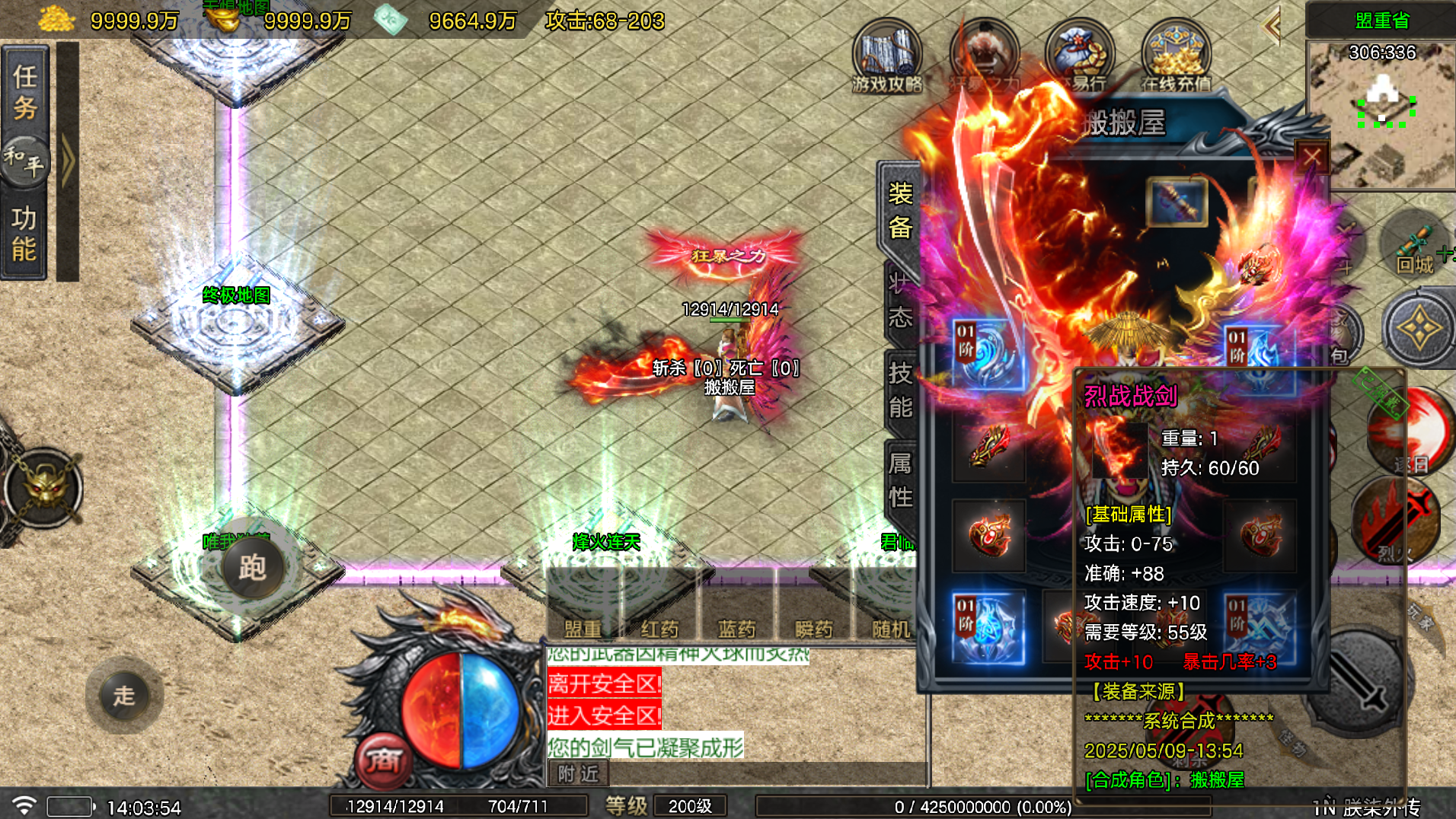Image resolution: width=1456 pixels, height=819 pixels.
Task: Switch to the 装备 equipment tab
Action: [x=900, y=211]
